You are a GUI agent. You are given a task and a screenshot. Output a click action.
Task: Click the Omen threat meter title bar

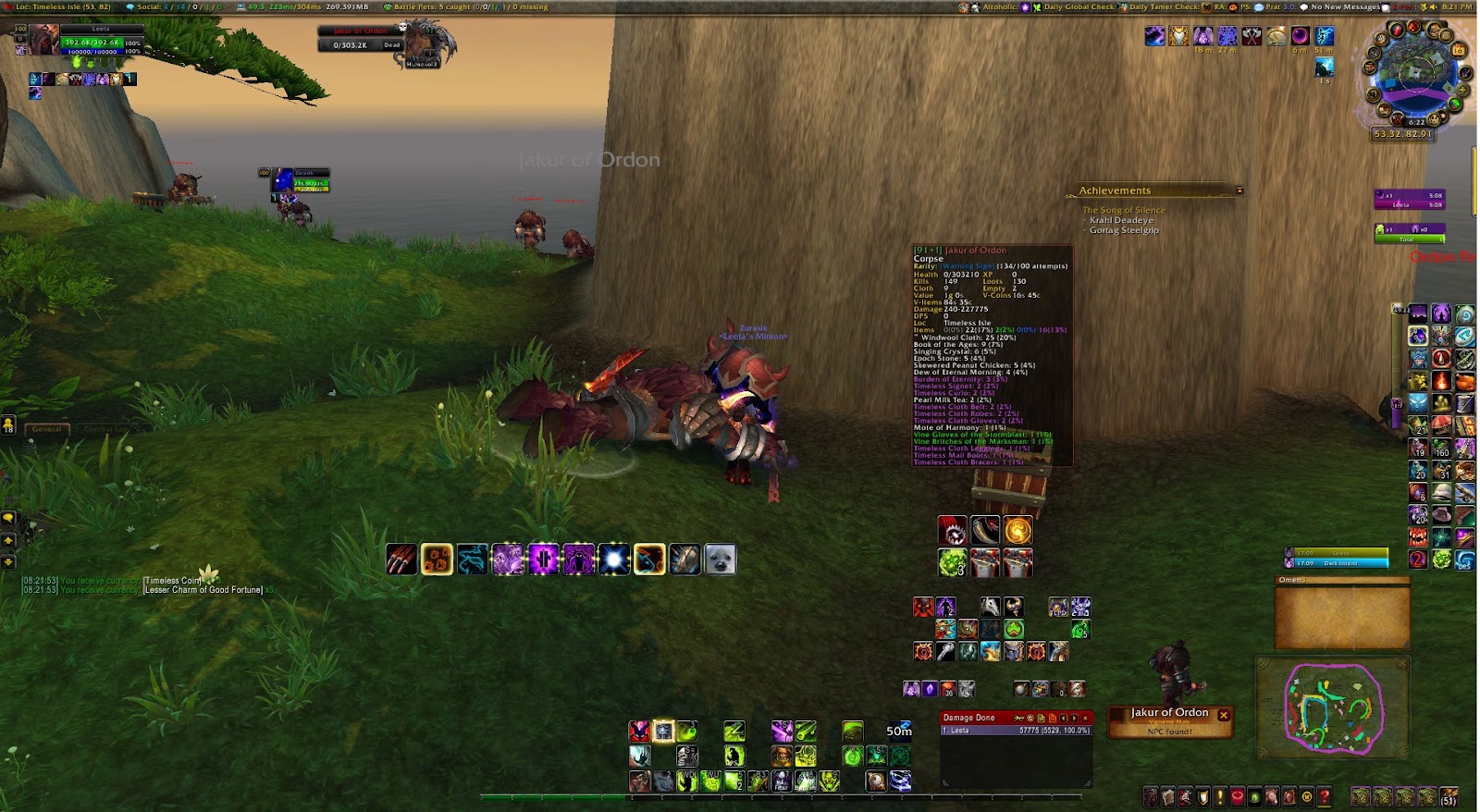click(x=1341, y=580)
